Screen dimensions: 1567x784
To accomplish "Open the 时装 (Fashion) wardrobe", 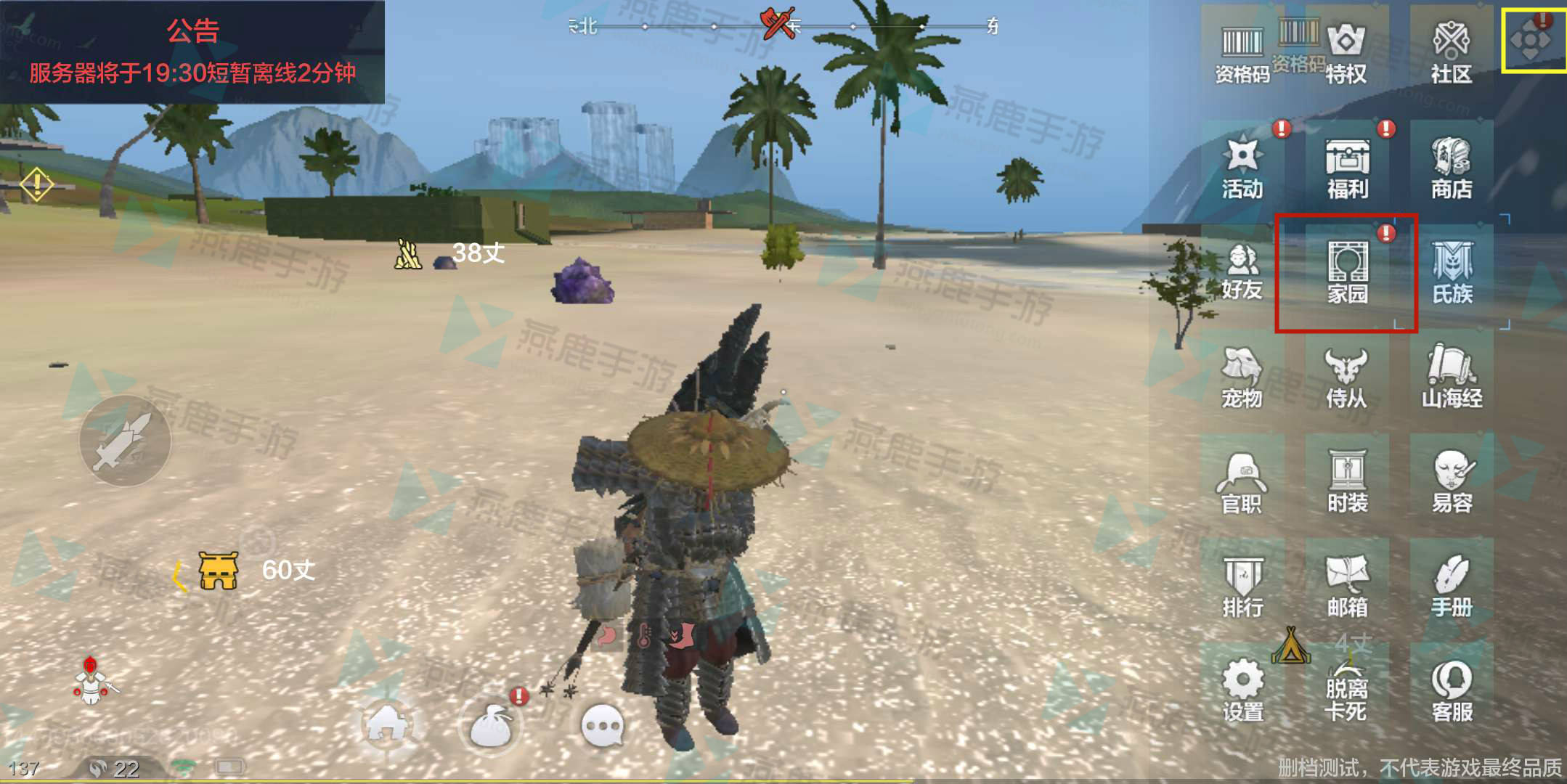I will click(1347, 481).
